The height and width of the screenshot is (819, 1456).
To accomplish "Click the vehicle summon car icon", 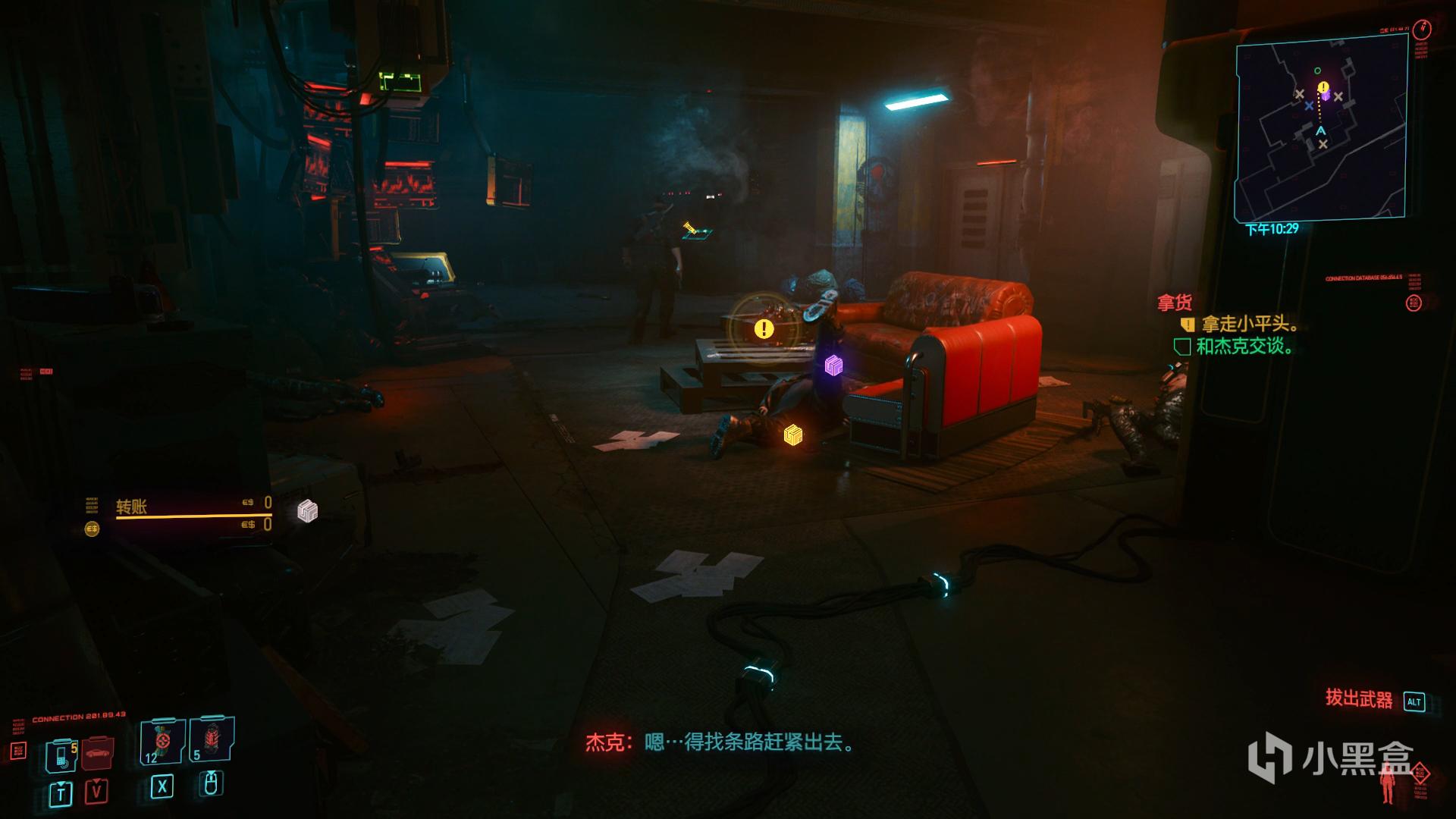I will pyautogui.click(x=96, y=753).
